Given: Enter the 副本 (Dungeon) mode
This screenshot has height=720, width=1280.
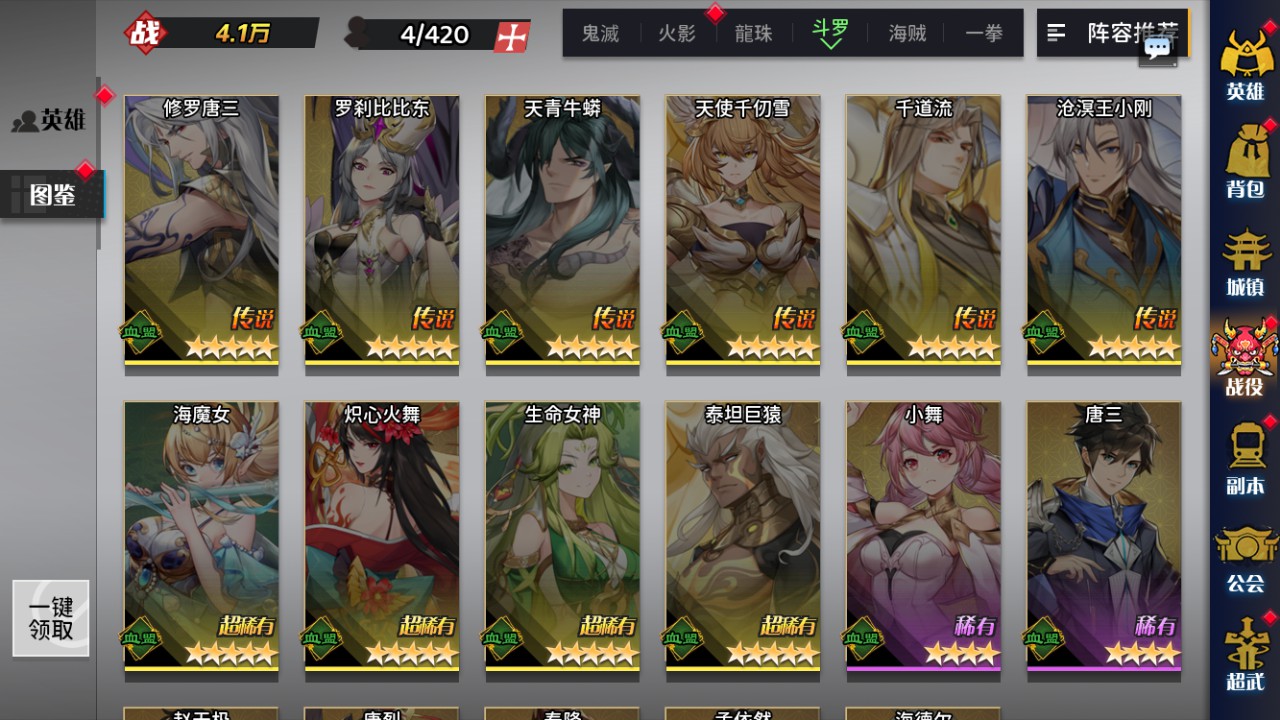Looking at the screenshot, I should [x=1245, y=455].
